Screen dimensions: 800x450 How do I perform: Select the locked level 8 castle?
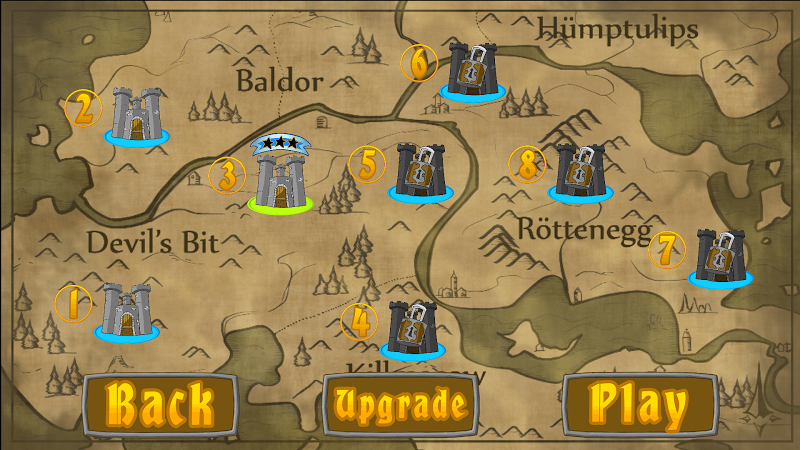point(579,171)
